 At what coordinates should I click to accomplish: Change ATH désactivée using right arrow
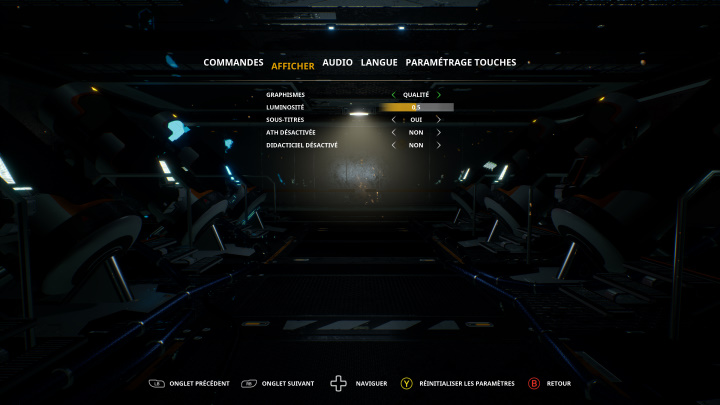pyautogui.click(x=438, y=132)
